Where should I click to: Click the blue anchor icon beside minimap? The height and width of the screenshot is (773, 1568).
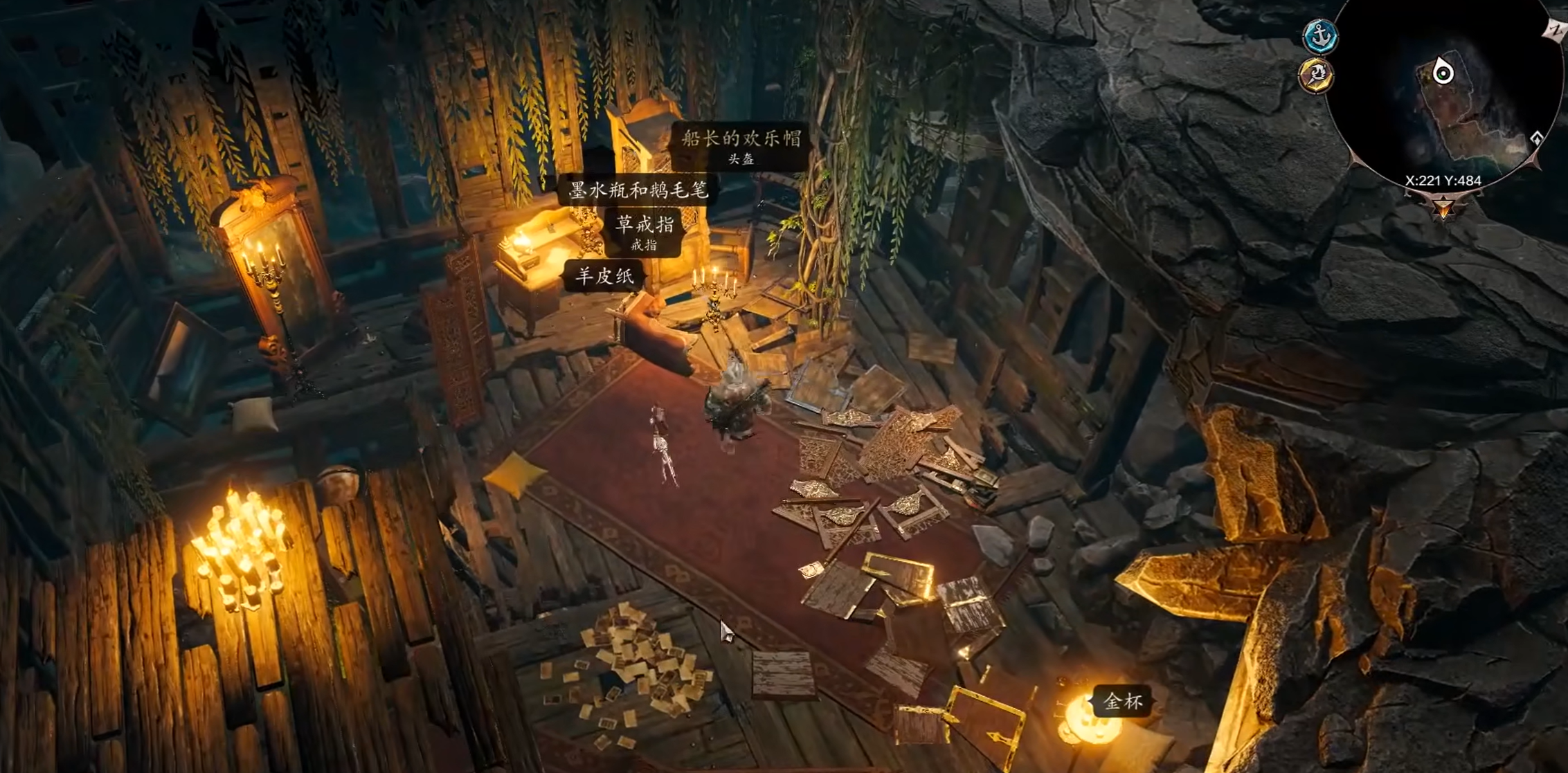[1320, 35]
